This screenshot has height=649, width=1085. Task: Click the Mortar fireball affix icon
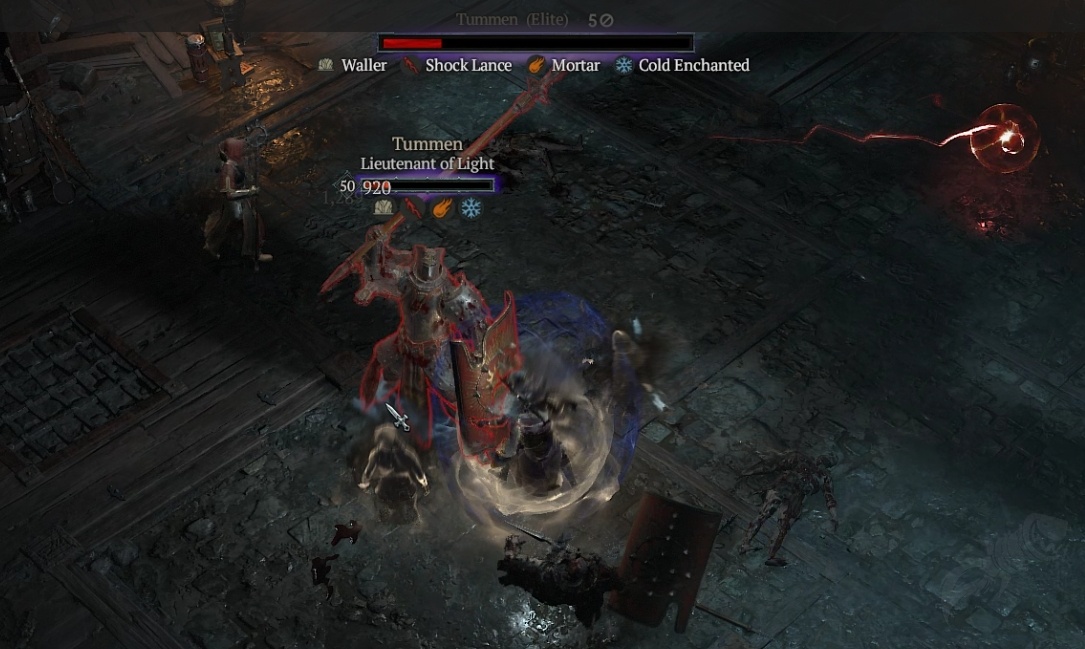click(x=537, y=65)
